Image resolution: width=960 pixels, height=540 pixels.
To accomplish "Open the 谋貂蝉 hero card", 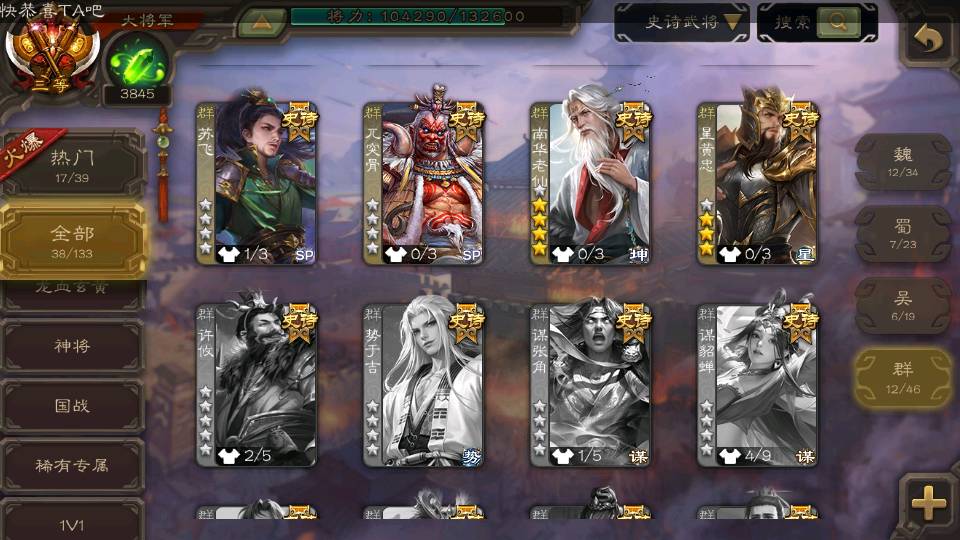I will (758, 385).
